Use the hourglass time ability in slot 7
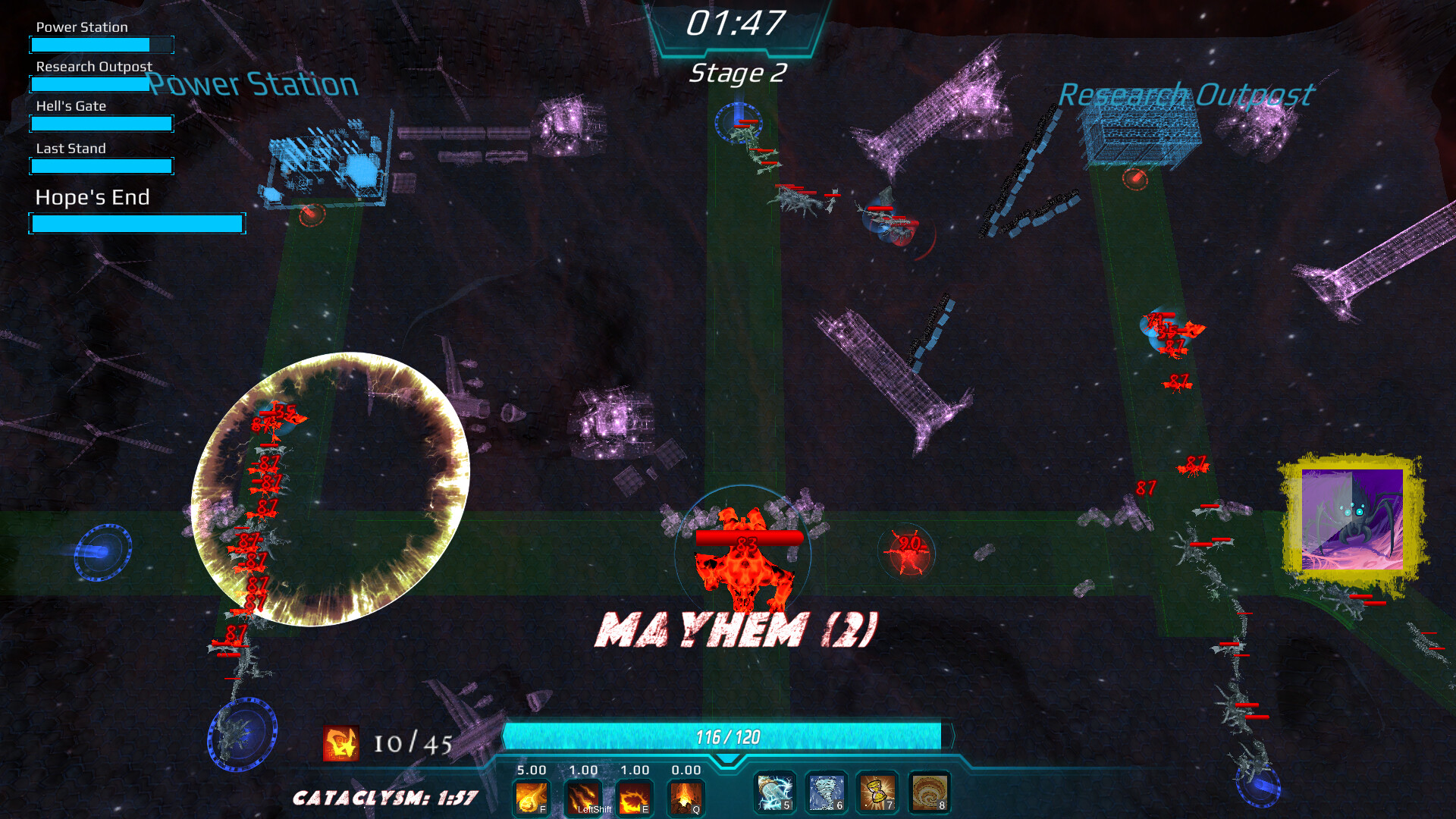The width and height of the screenshot is (1456, 819). tap(877, 793)
